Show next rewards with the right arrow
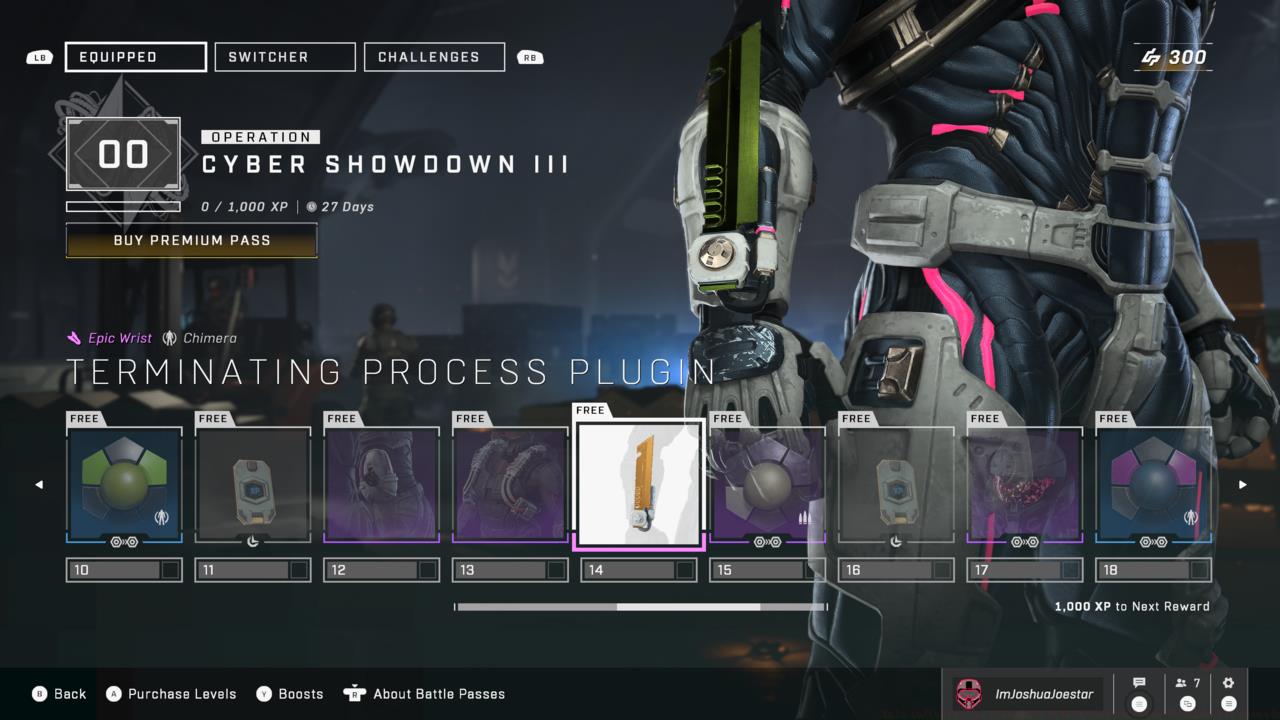 (1243, 485)
